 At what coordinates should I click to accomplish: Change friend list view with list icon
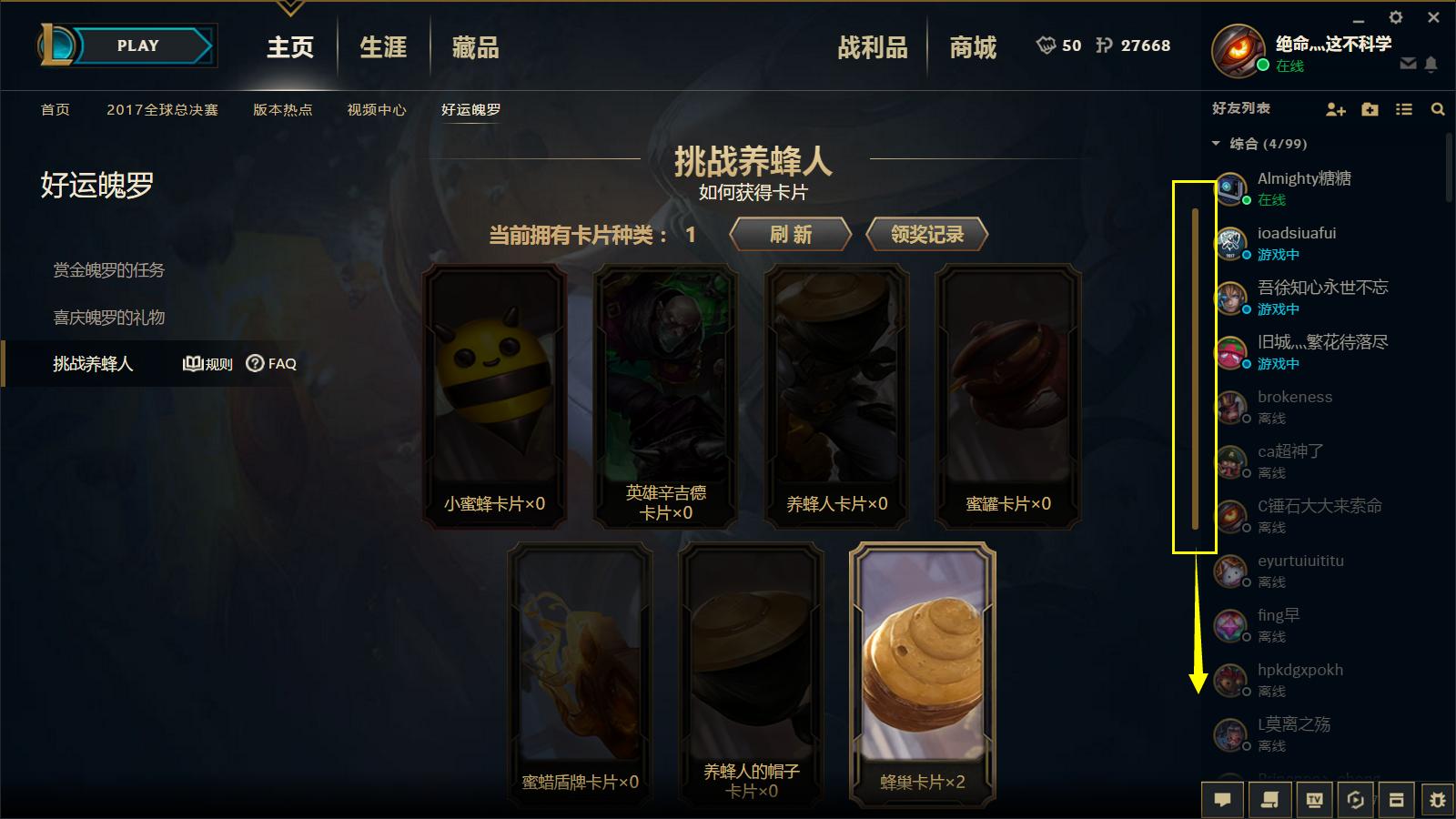(1404, 109)
